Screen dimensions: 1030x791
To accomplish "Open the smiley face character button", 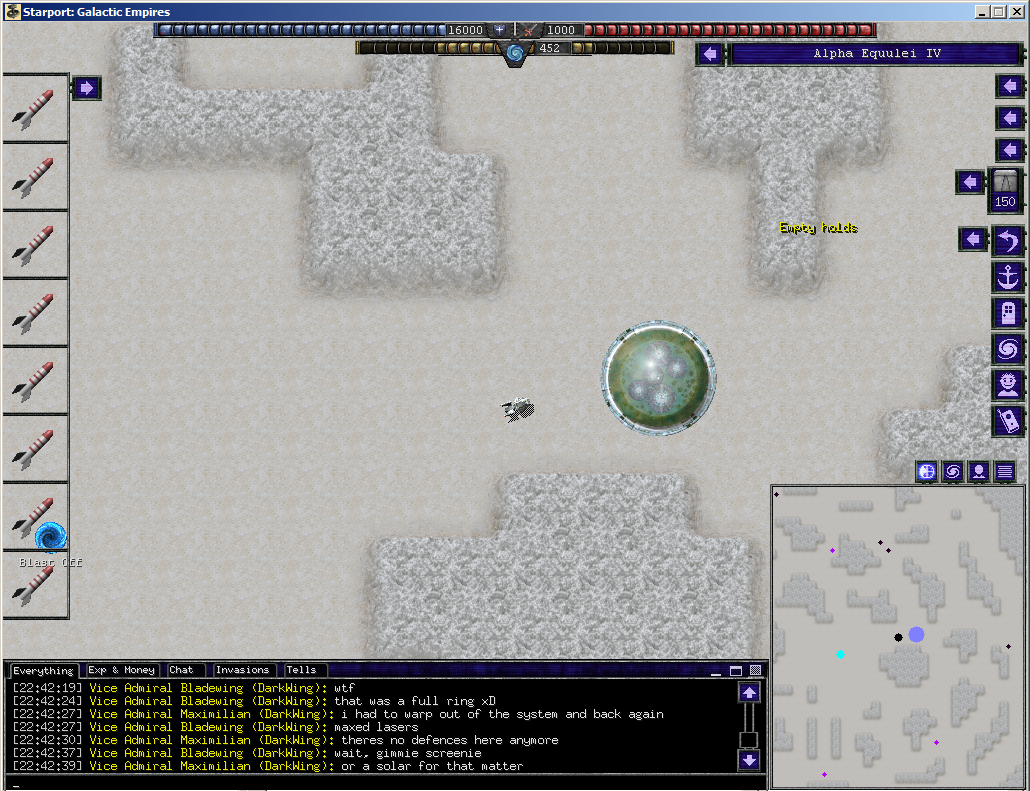I will (x=1007, y=384).
